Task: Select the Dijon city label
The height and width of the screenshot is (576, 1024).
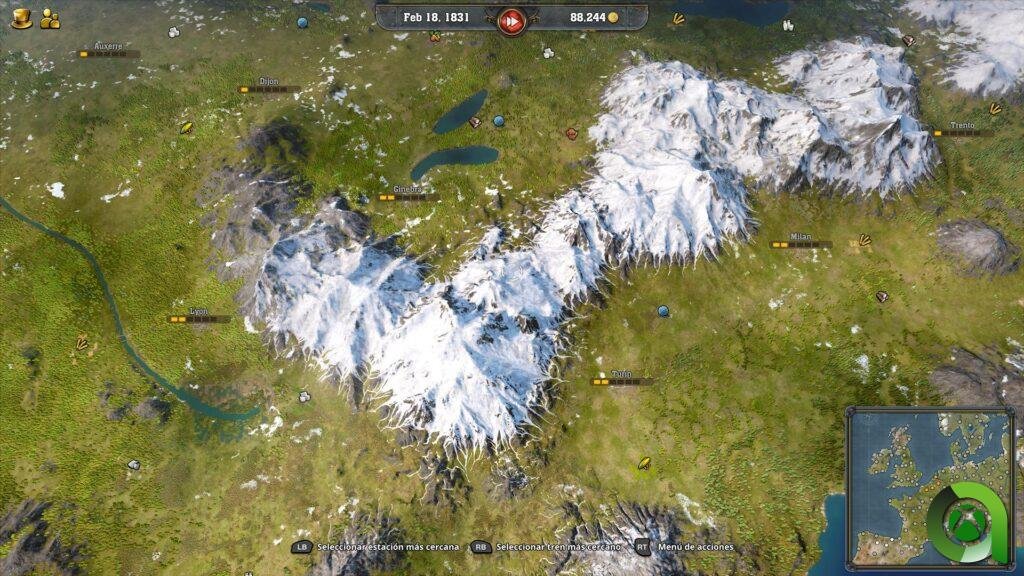Action: (x=269, y=81)
